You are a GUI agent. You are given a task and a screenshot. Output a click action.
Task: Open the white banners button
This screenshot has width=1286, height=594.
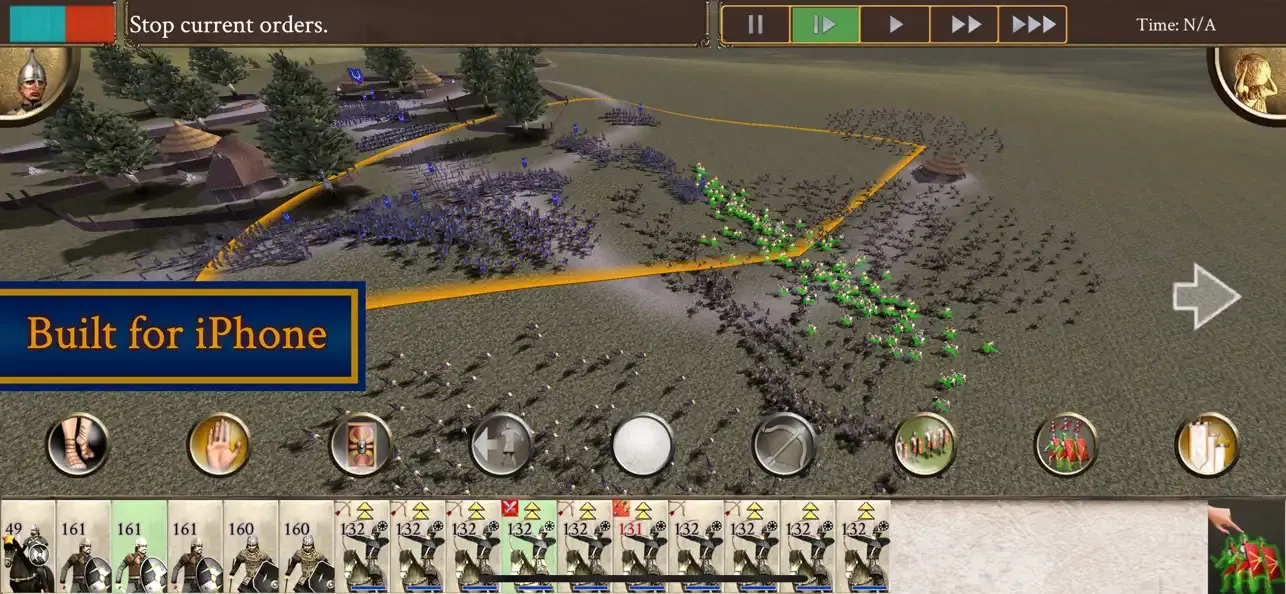pos(1207,445)
